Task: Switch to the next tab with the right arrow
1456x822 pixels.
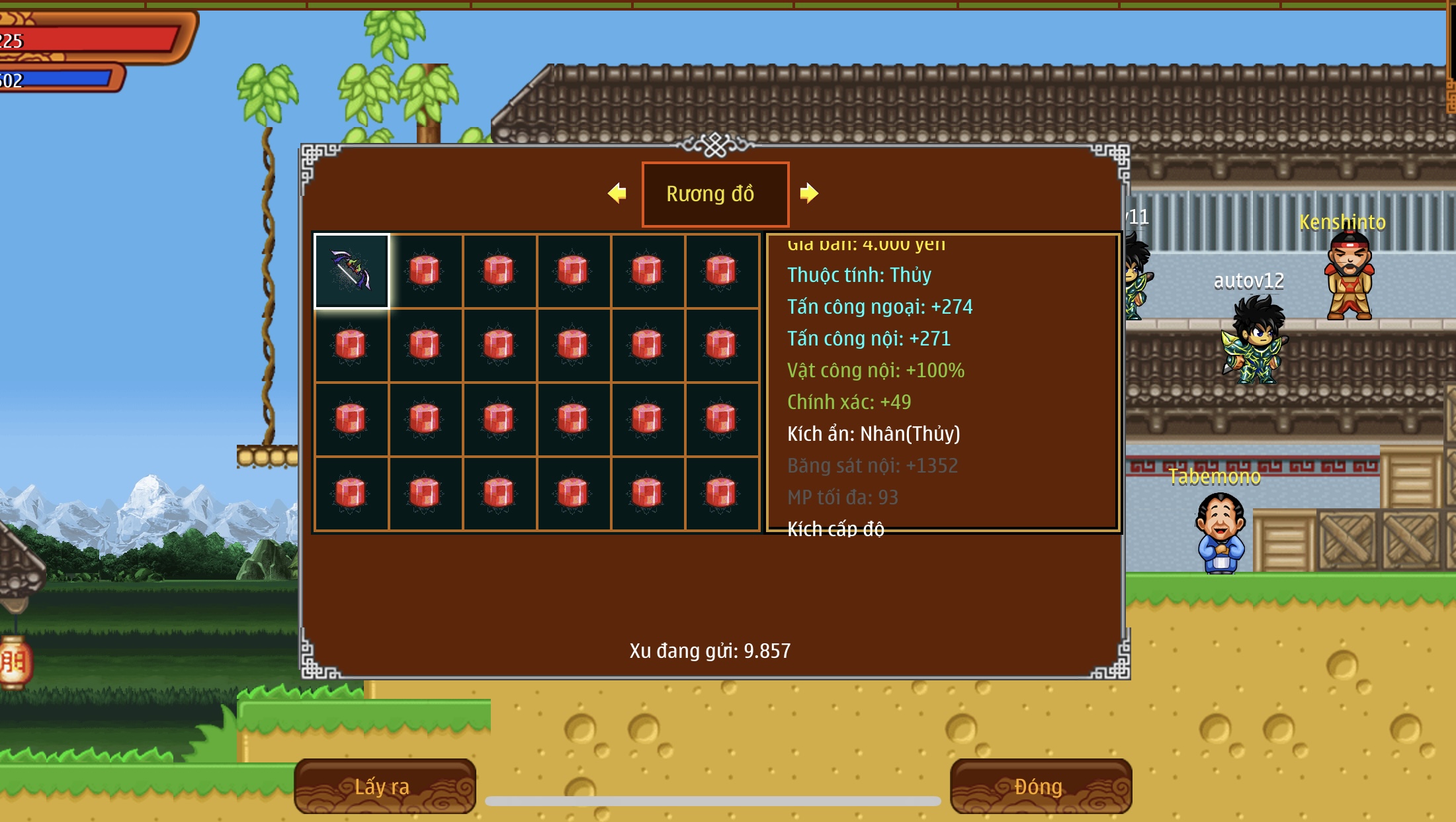Action: coord(808,193)
